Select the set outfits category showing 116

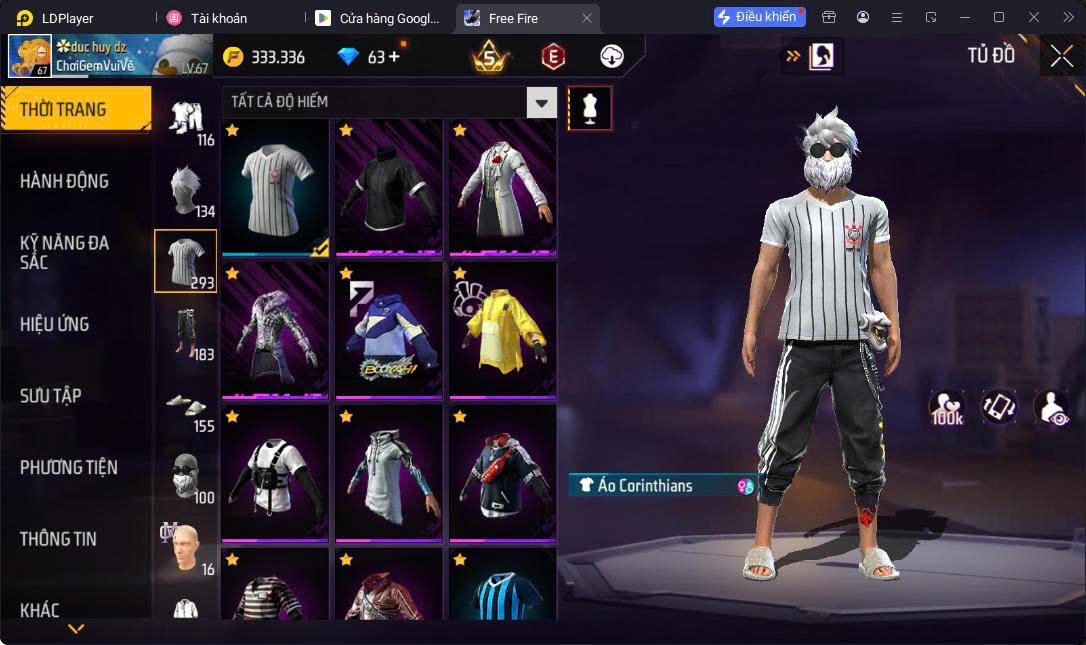(186, 119)
